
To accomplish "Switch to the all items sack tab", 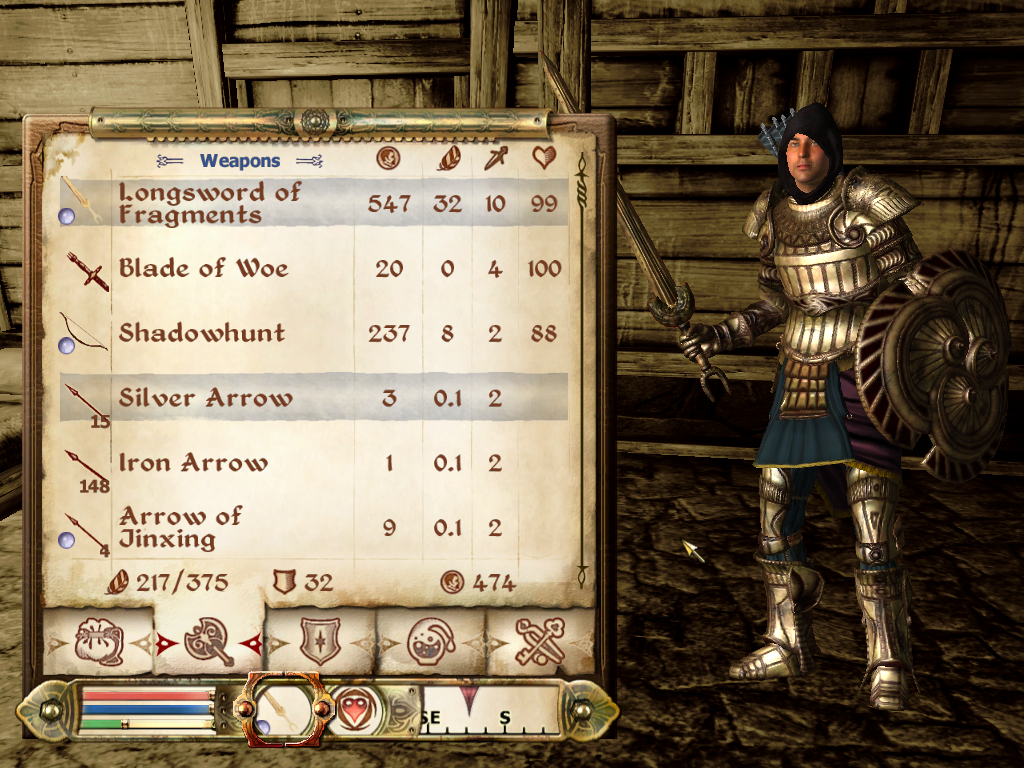I will click(99, 641).
